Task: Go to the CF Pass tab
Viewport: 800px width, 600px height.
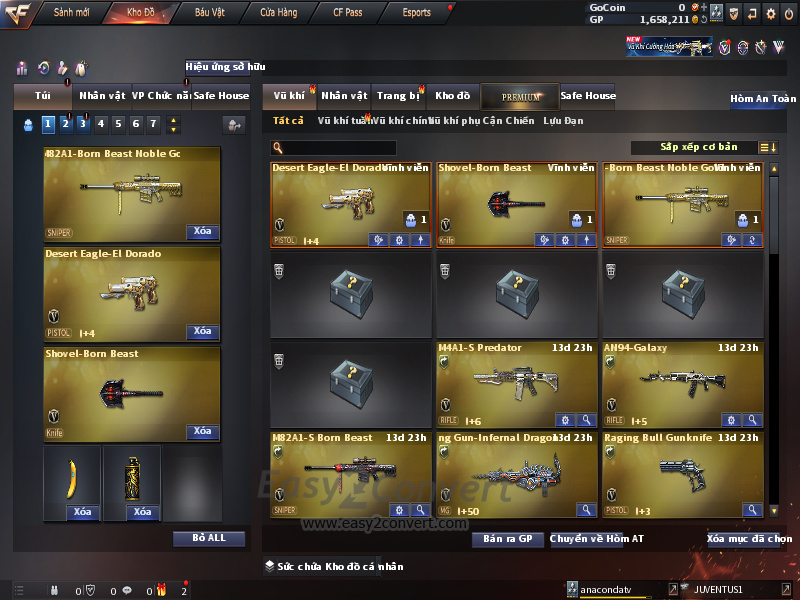Action: (x=347, y=13)
